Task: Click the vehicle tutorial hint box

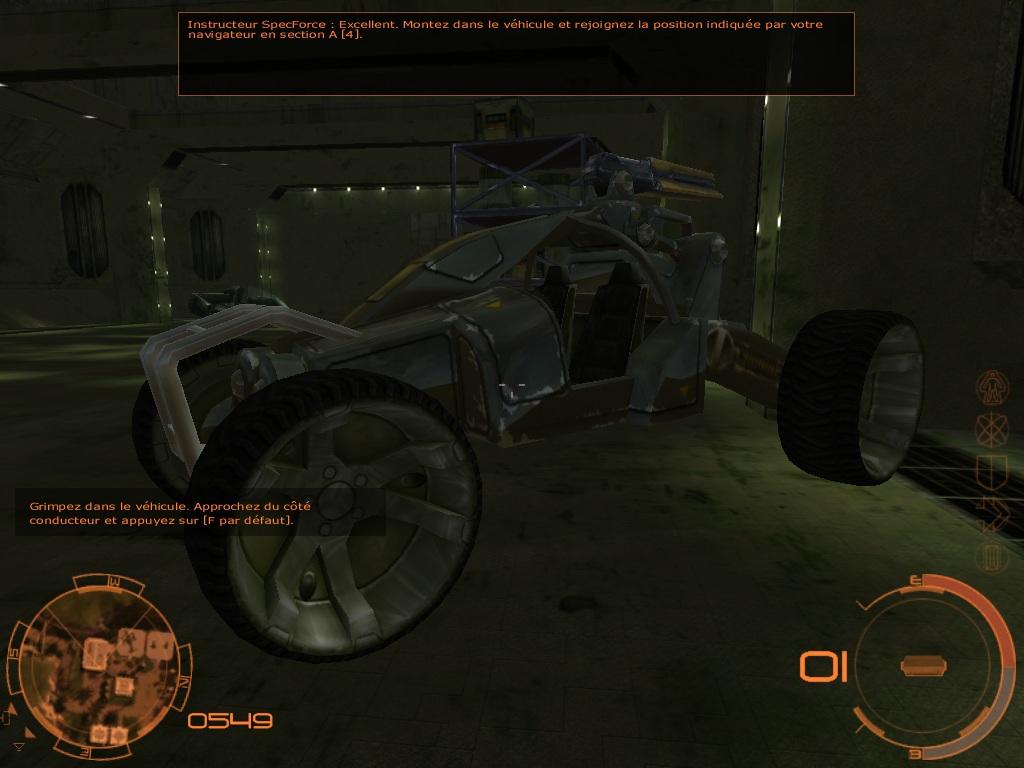Action: pos(199,513)
